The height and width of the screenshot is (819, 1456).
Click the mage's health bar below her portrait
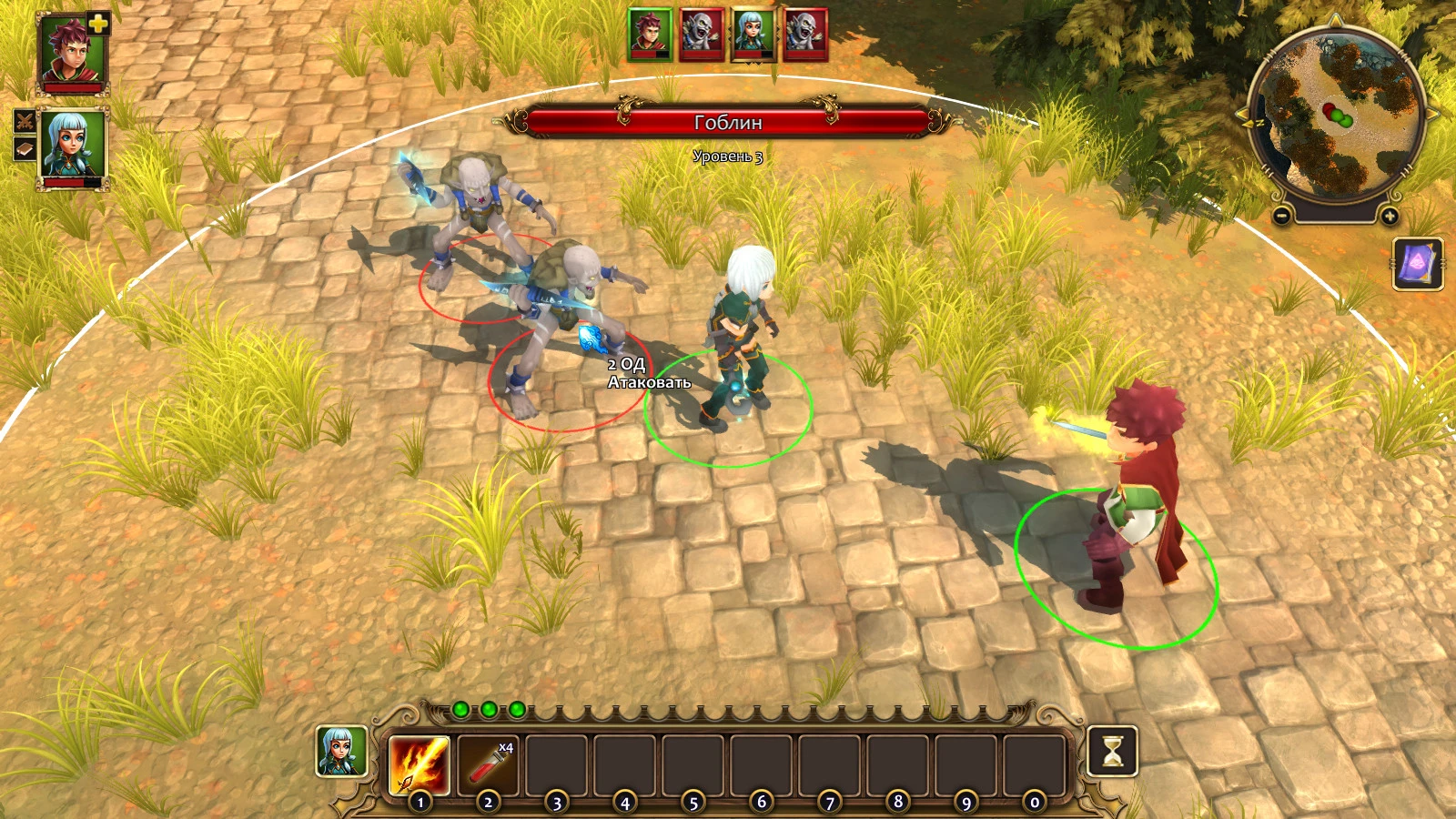(73, 182)
